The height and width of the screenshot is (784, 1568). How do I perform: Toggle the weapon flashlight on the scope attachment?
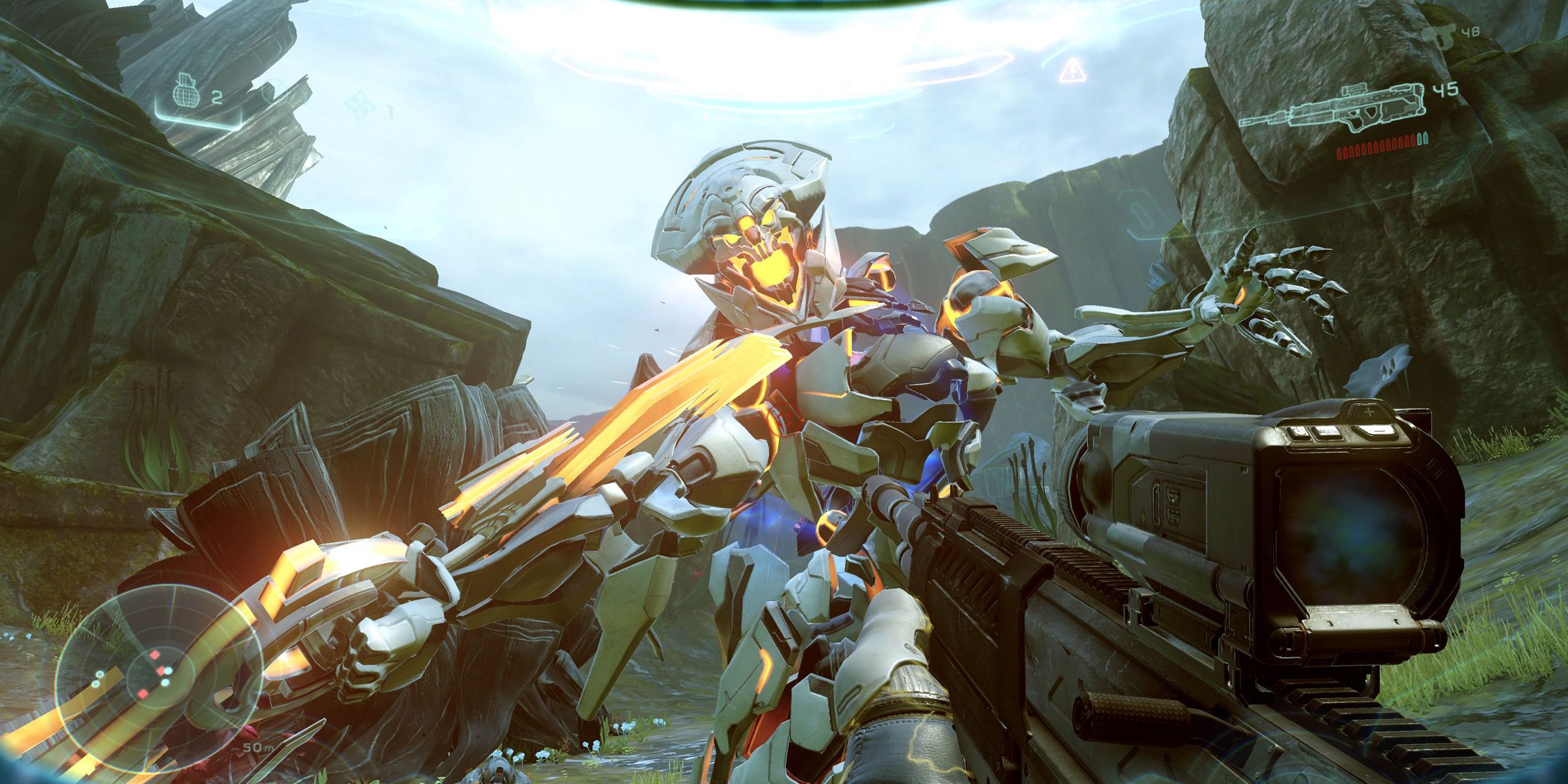tap(1300, 432)
